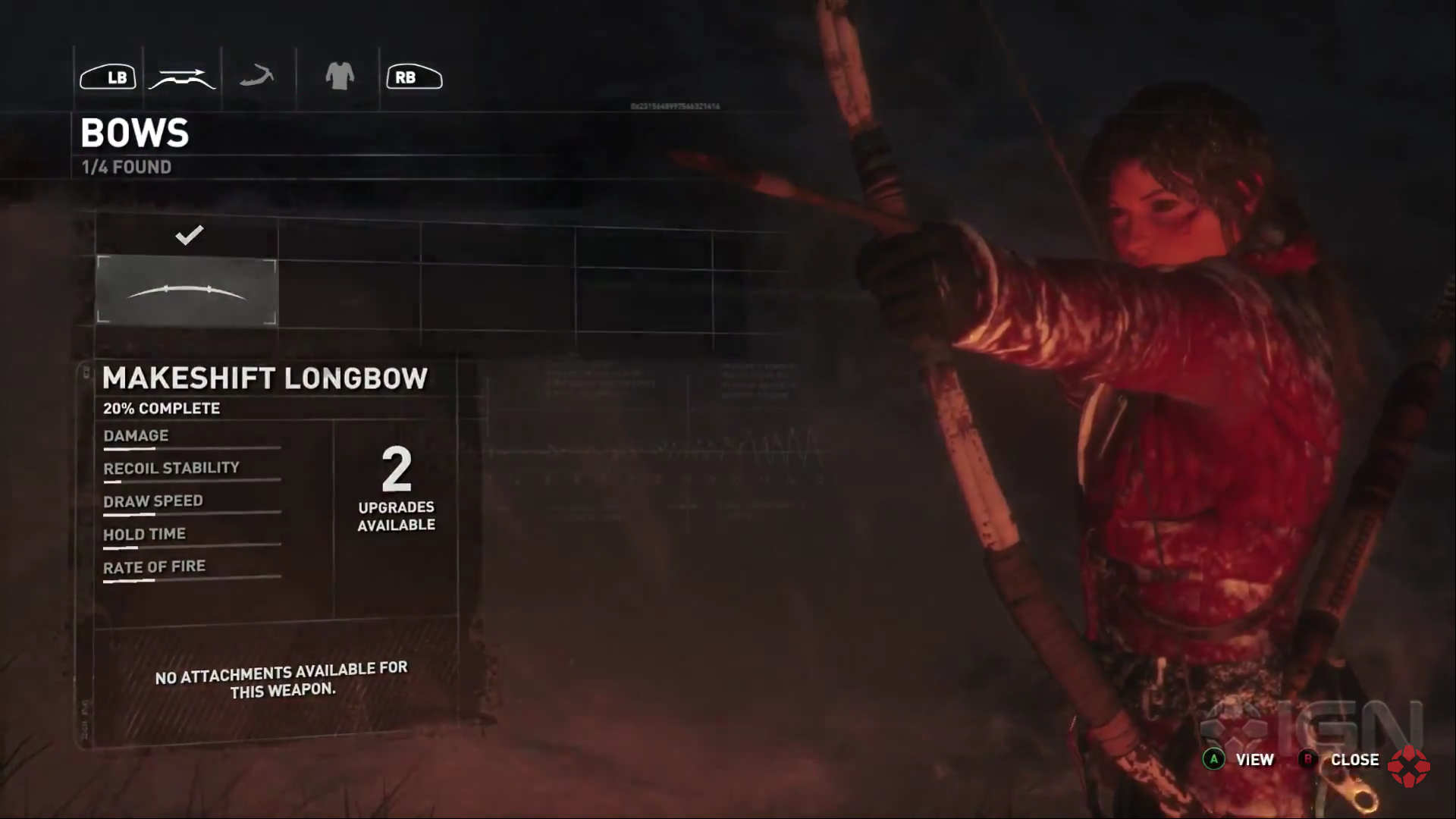This screenshot has width=1456, height=819.
Task: Select the Makeshift Longbow weapon slot
Action: (187, 291)
